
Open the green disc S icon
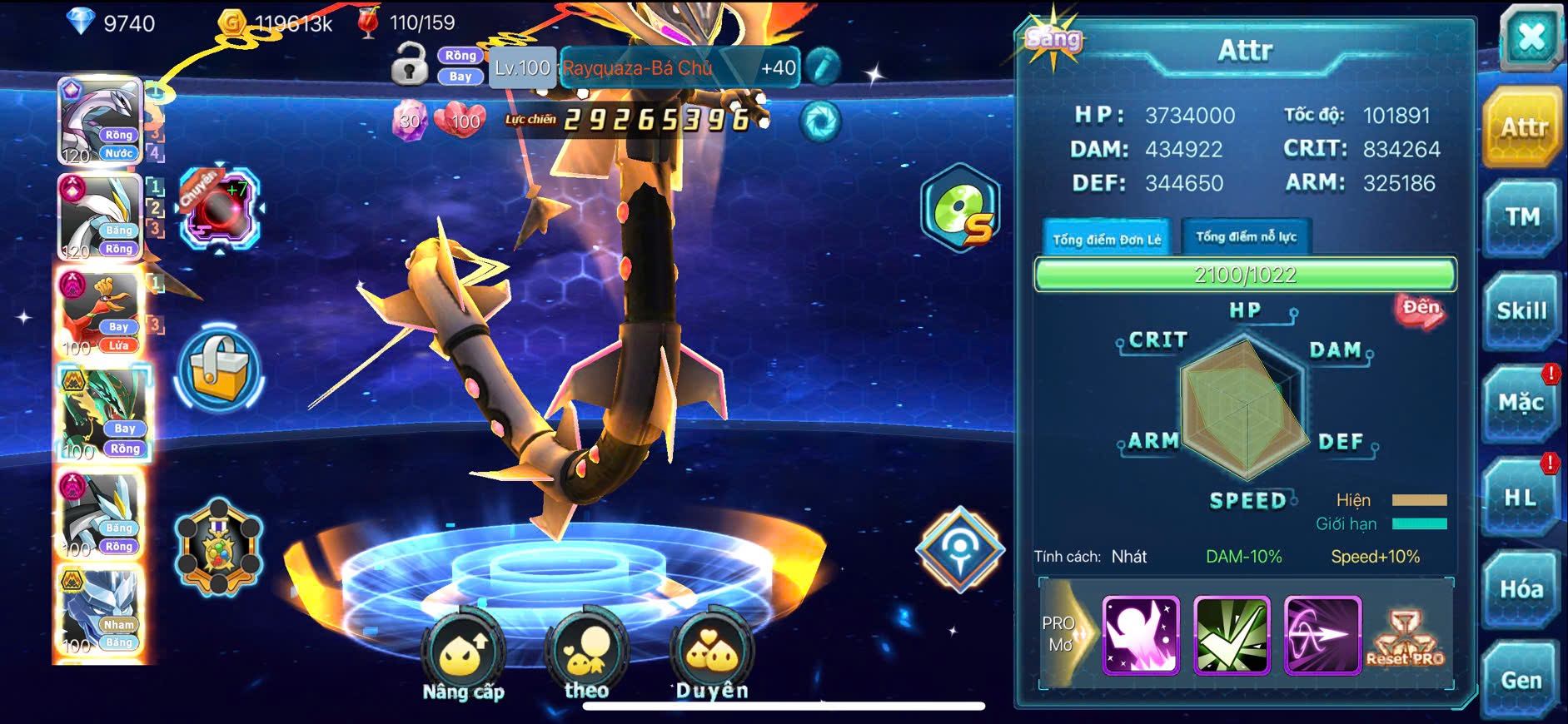coord(960,209)
